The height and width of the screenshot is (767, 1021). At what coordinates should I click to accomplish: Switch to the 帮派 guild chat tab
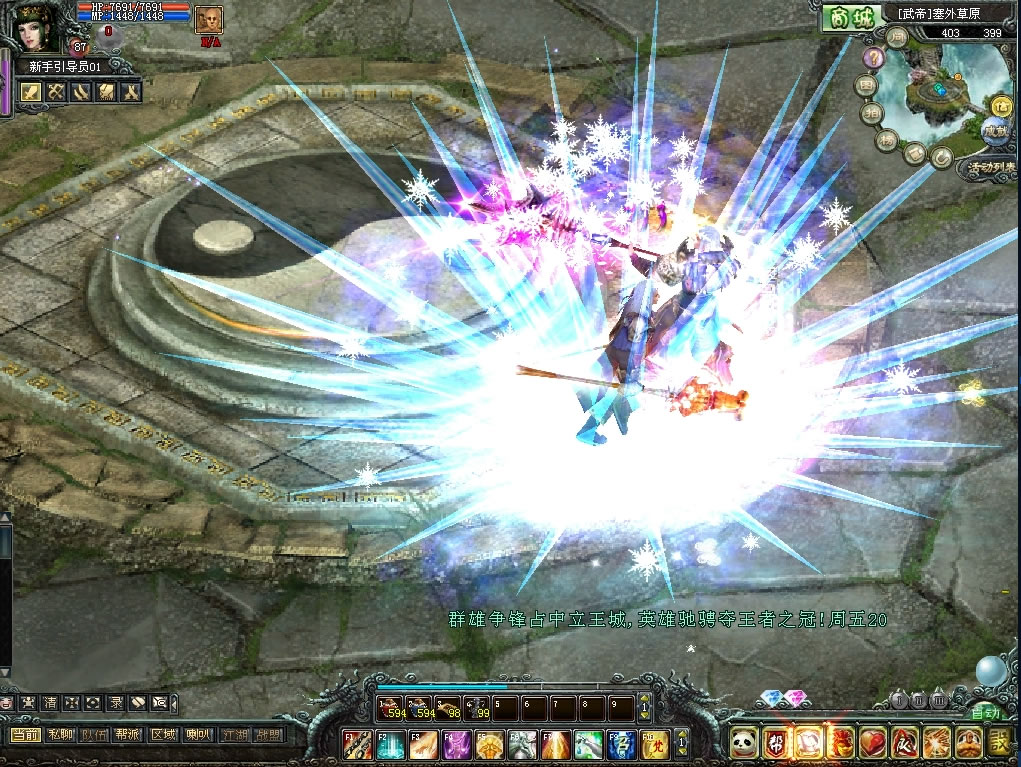click(x=127, y=735)
